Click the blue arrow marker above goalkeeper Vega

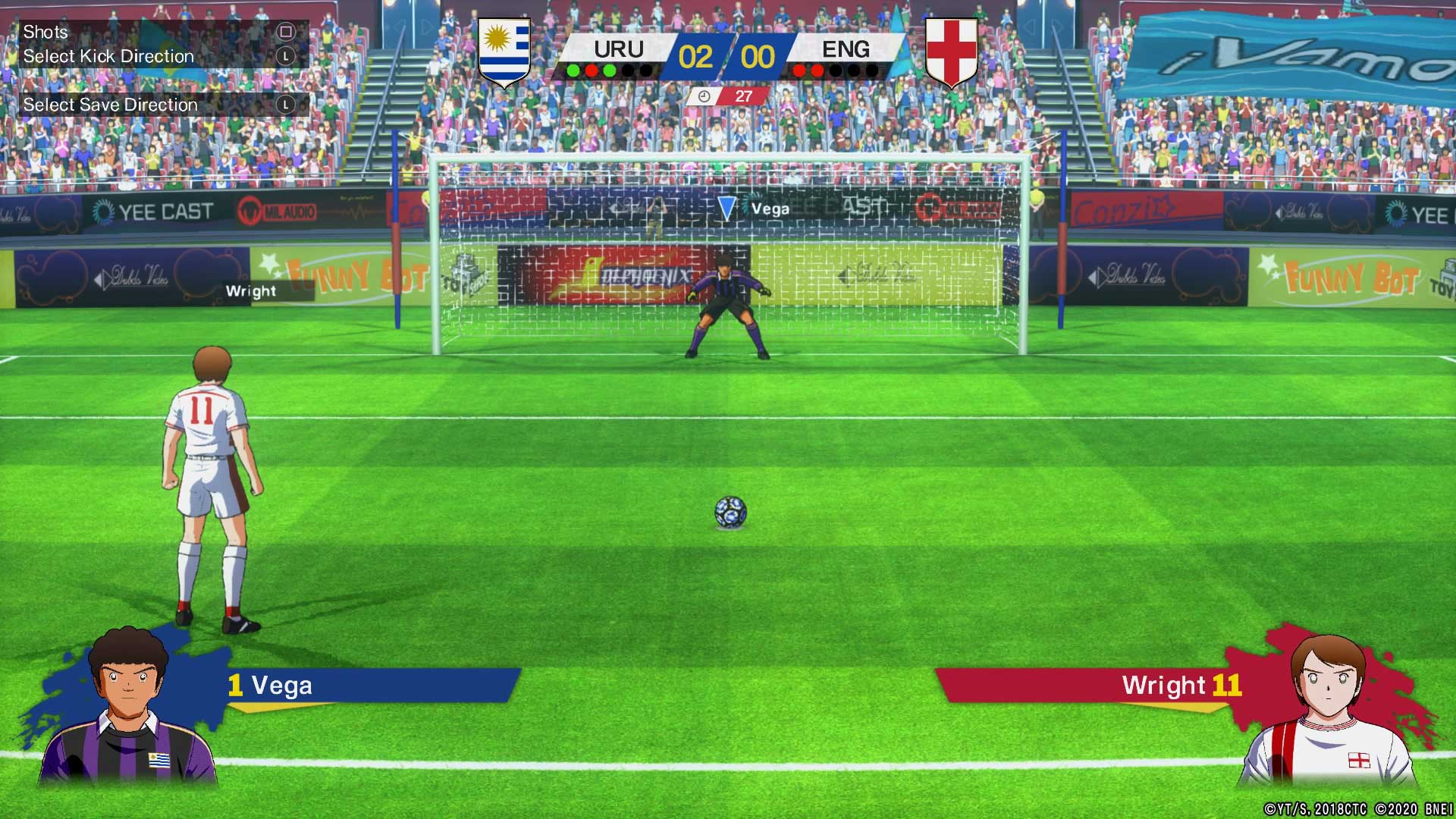coord(729,207)
